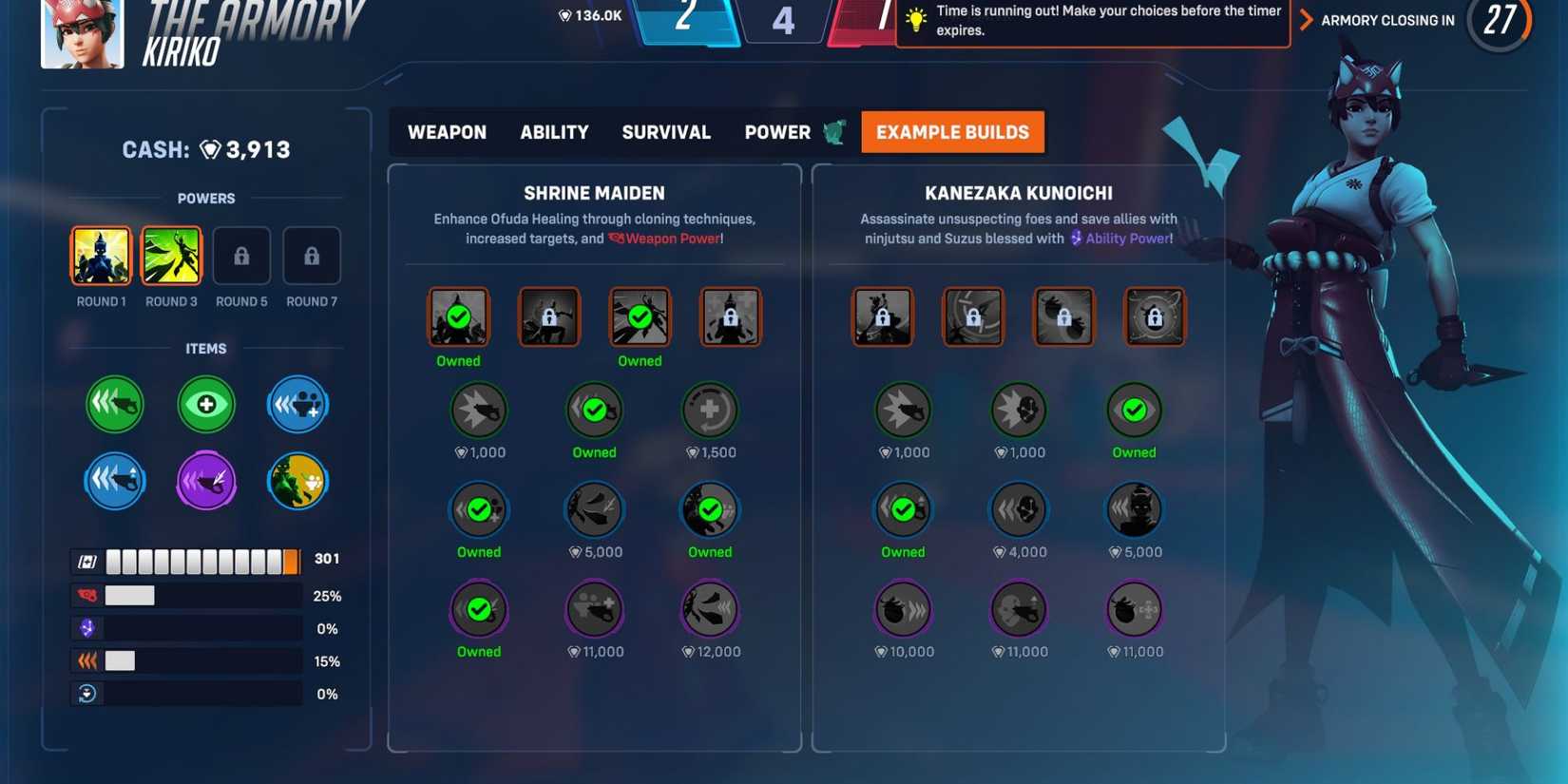The height and width of the screenshot is (784, 1568).
Task: Select the green attack speed item icon
Action: point(114,404)
